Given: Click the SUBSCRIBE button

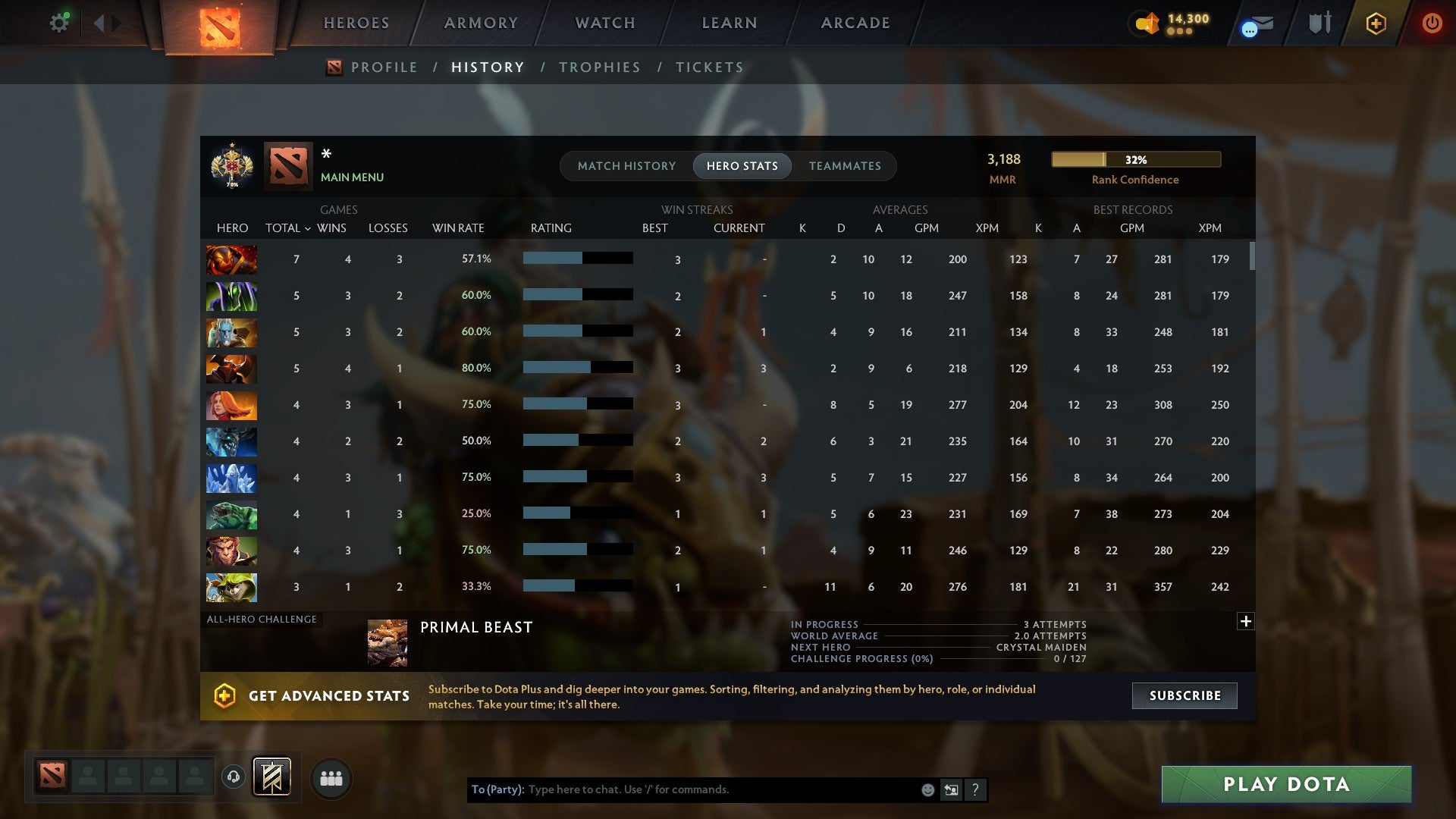Looking at the screenshot, I should pos(1184,695).
